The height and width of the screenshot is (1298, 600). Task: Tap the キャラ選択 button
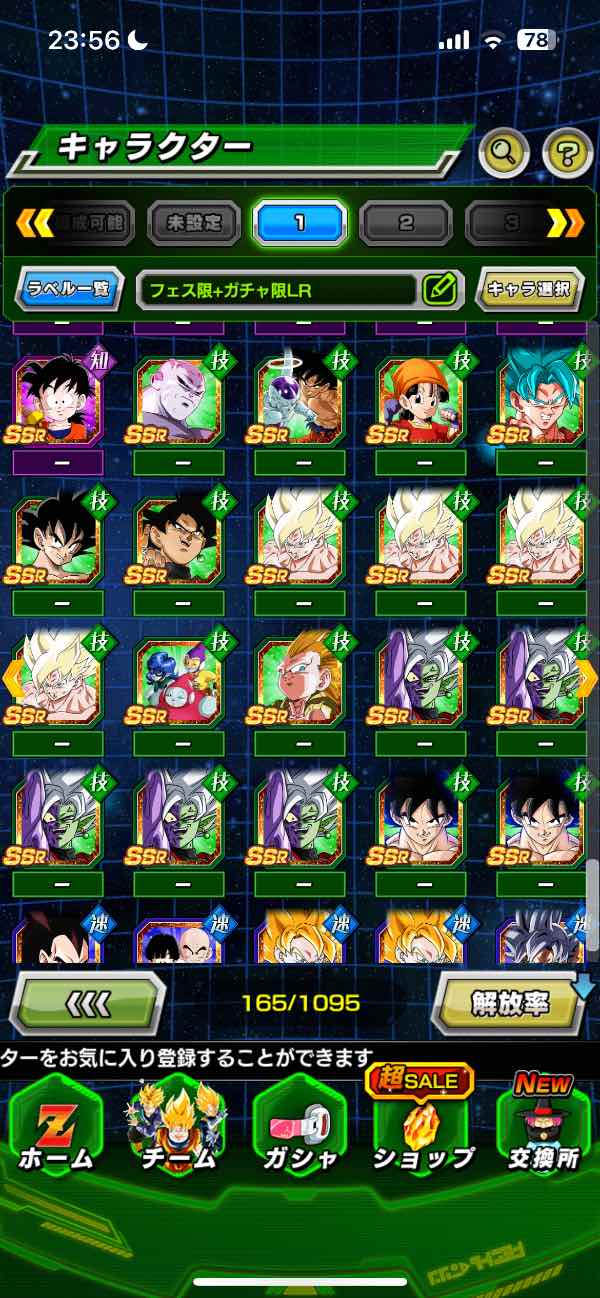(x=529, y=290)
